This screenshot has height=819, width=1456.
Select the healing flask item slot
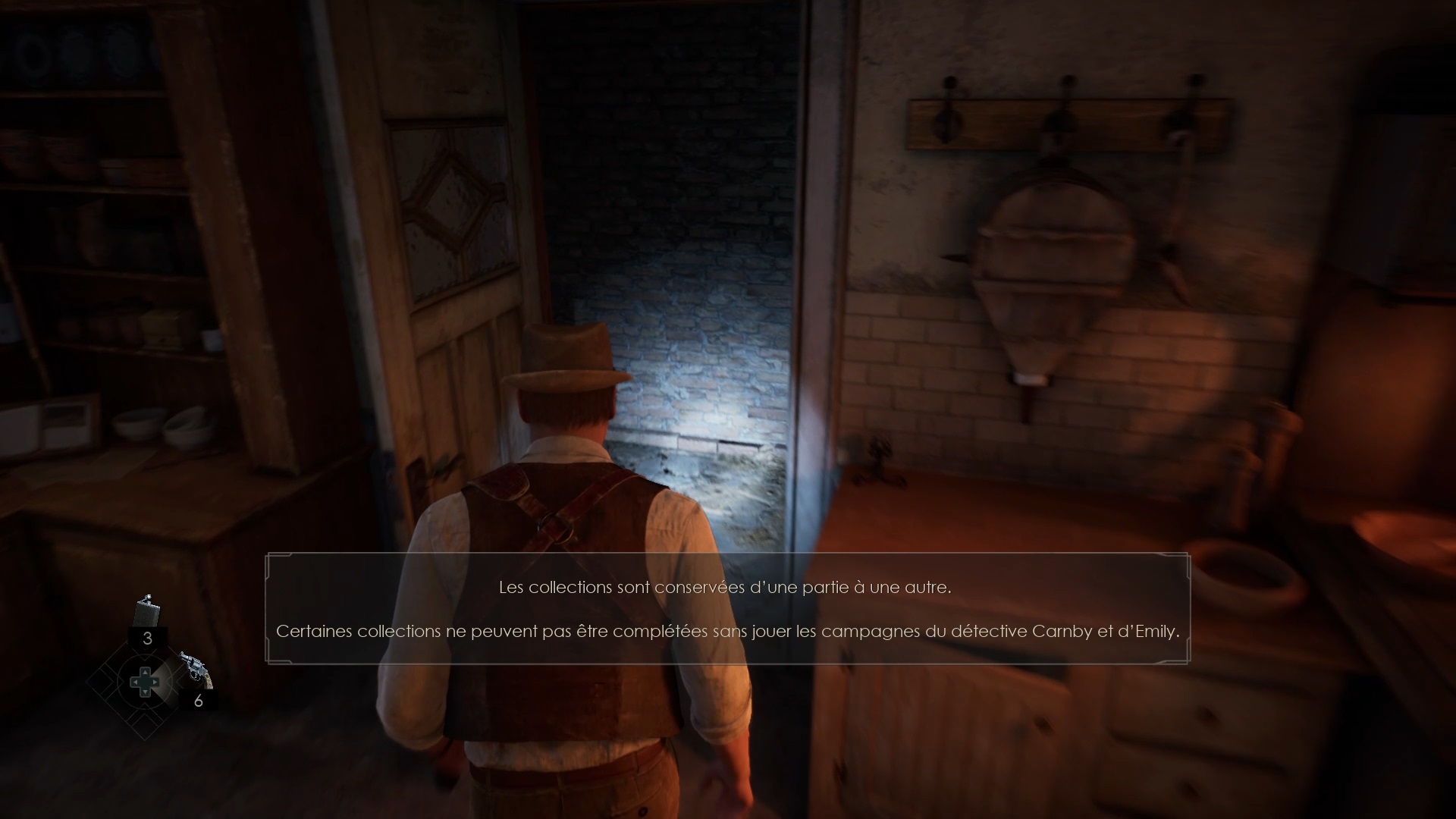pyautogui.click(x=147, y=613)
